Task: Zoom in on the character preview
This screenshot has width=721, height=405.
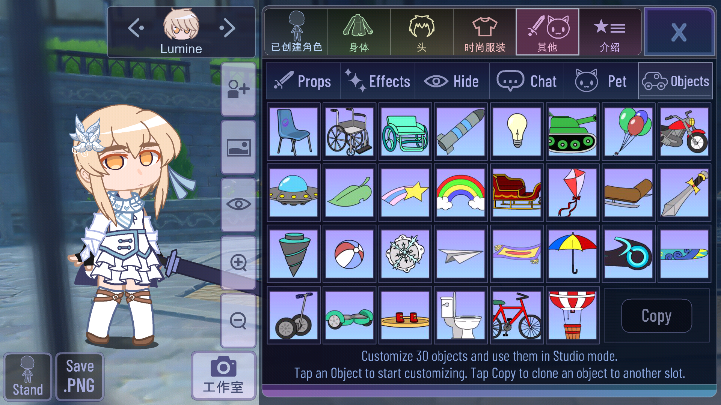Action: [x=239, y=263]
